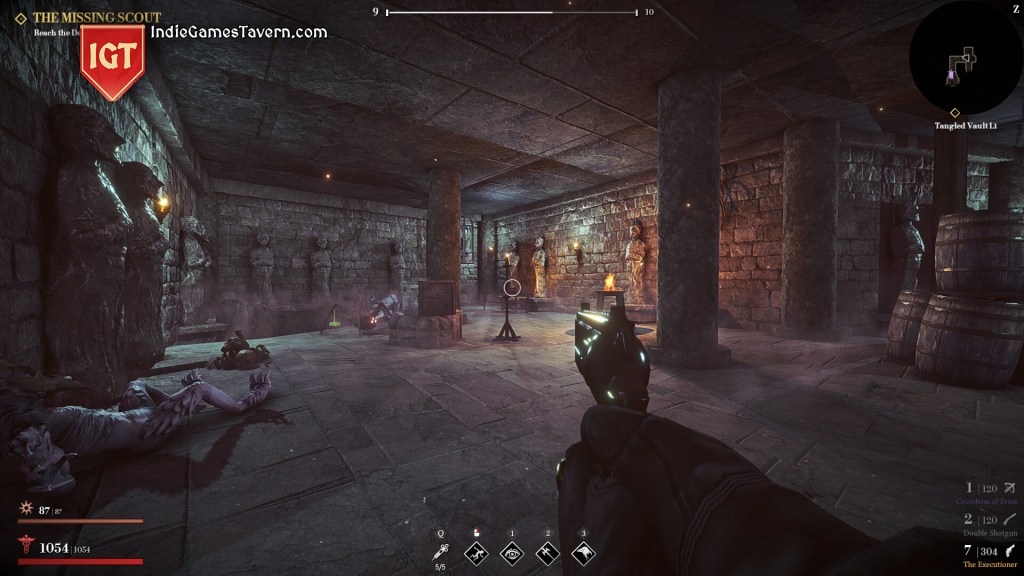1024x576 pixels.
Task: Click the IGT red banner logo
Action: pos(112,60)
